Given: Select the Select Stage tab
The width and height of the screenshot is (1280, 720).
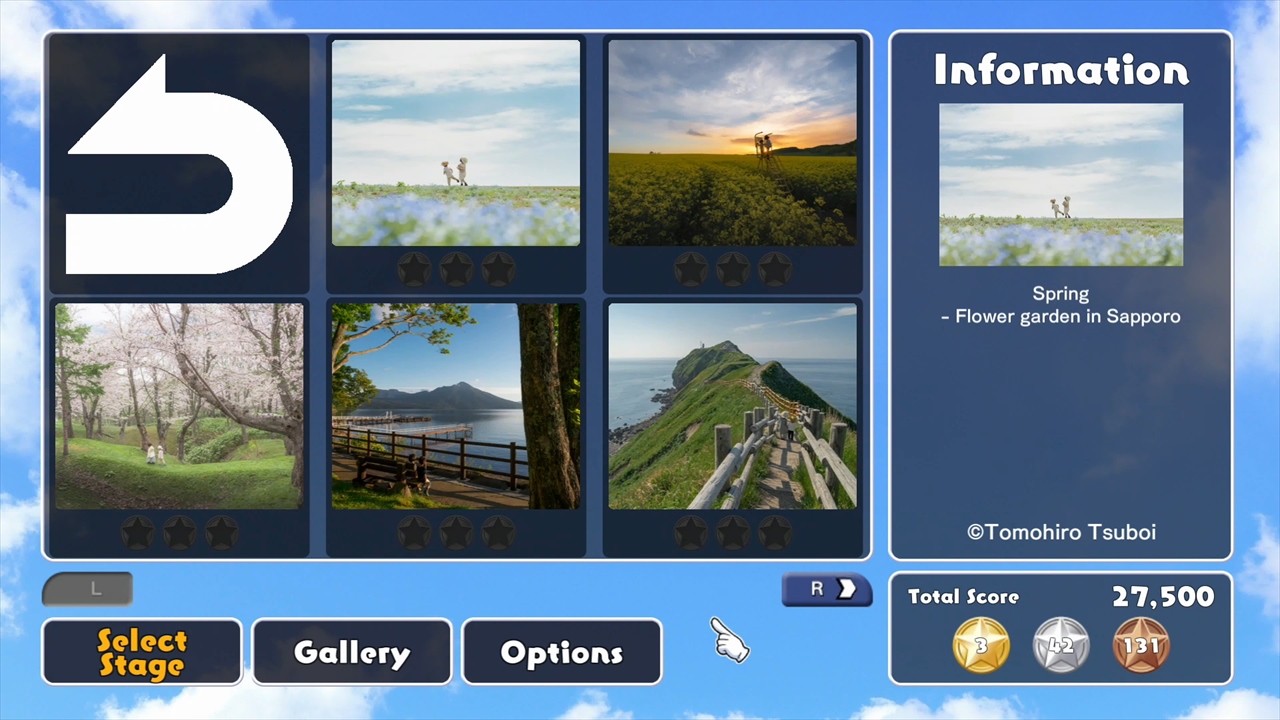Looking at the screenshot, I should (141, 651).
